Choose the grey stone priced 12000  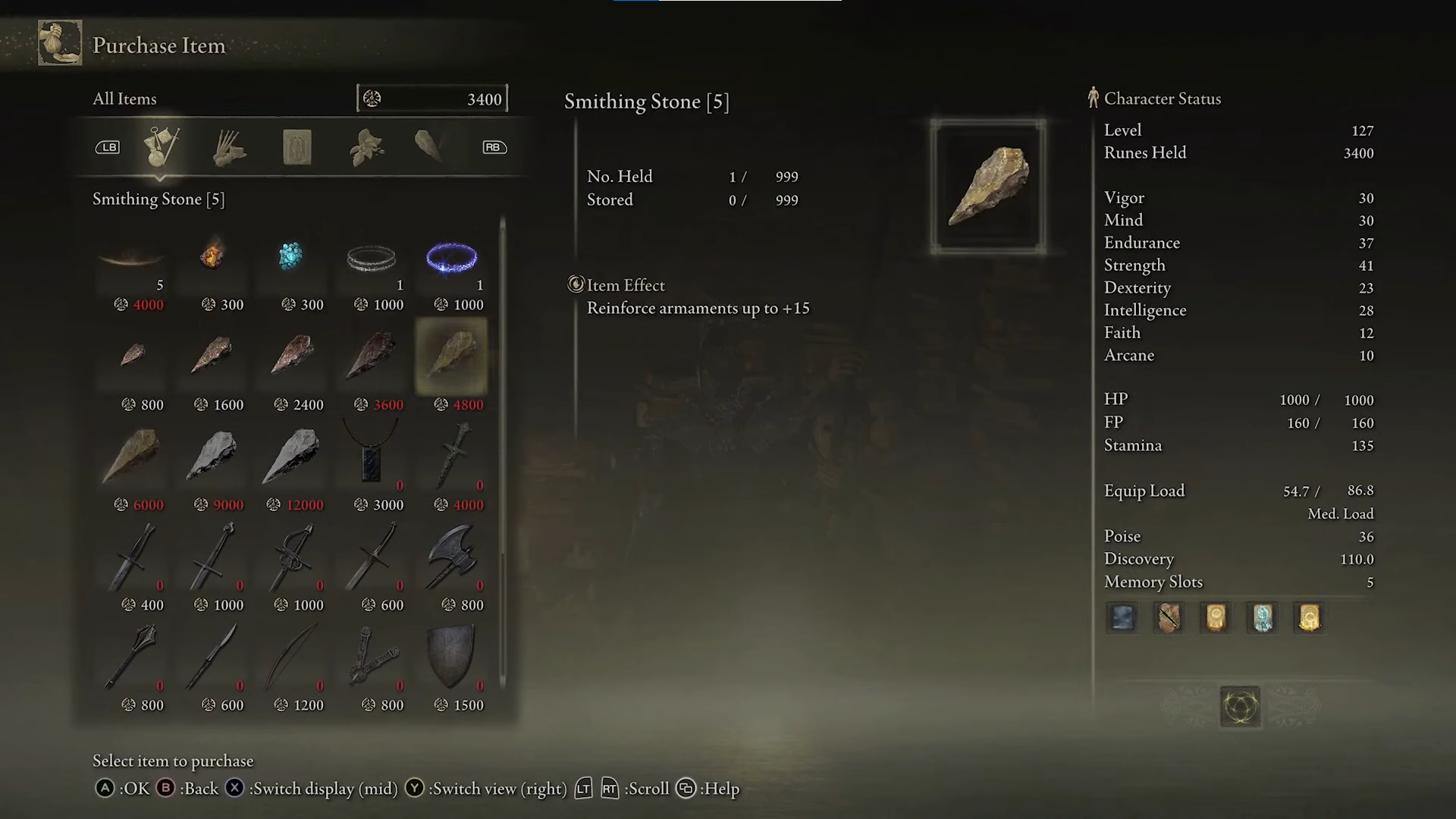(293, 455)
